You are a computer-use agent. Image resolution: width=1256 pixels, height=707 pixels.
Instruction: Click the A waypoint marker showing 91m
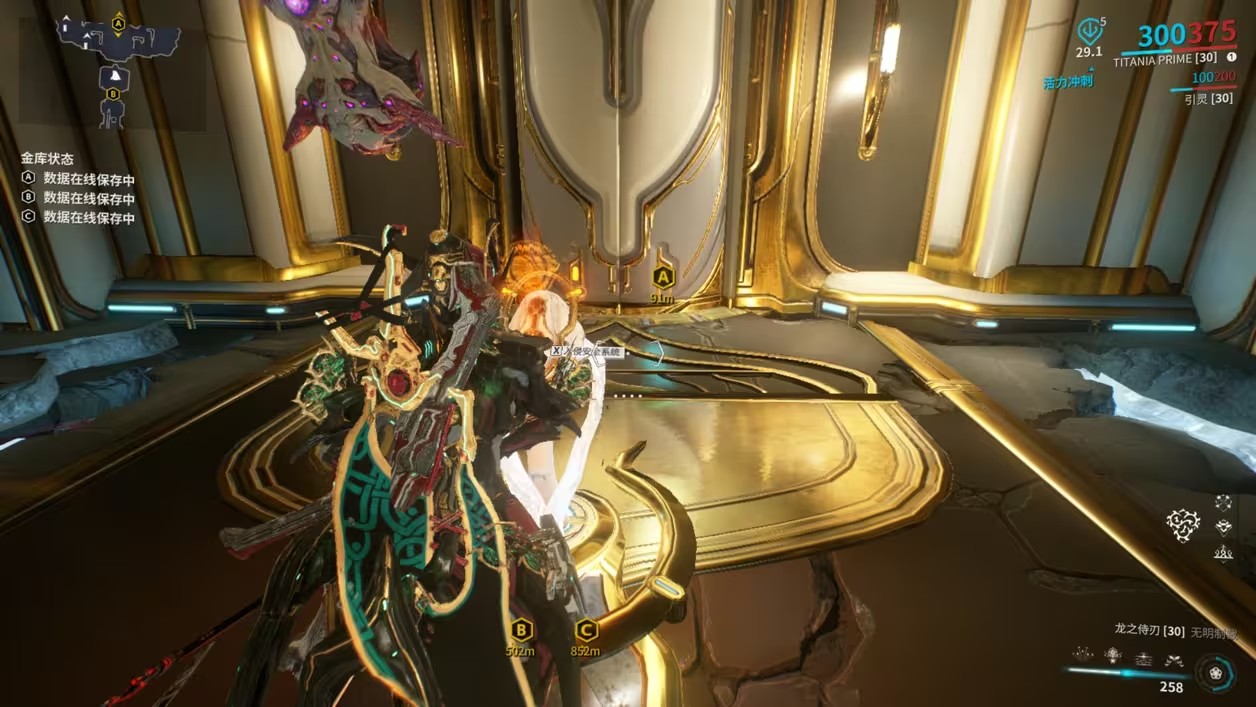(x=662, y=277)
